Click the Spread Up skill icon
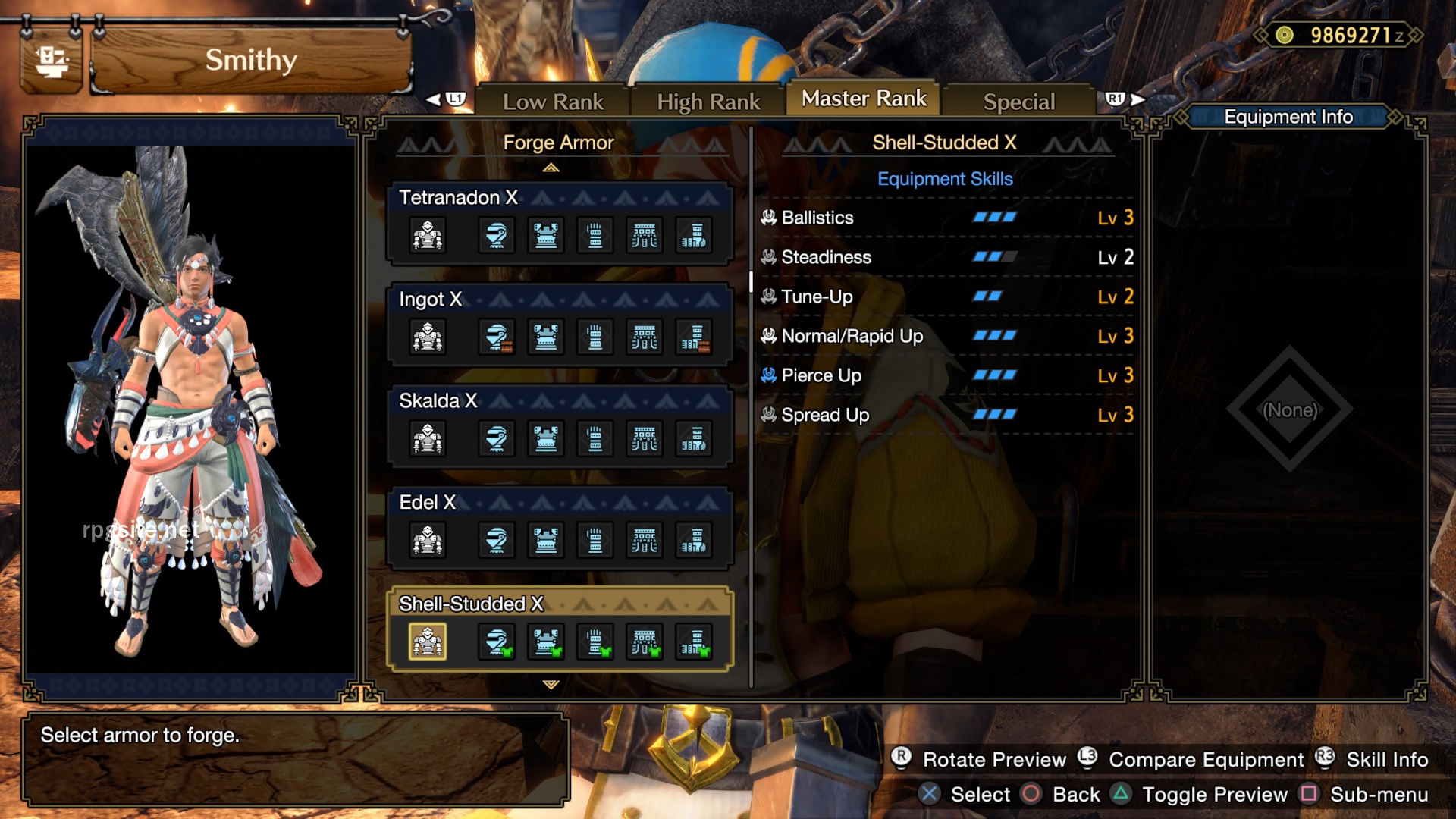1456x819 pixels. 767,415
